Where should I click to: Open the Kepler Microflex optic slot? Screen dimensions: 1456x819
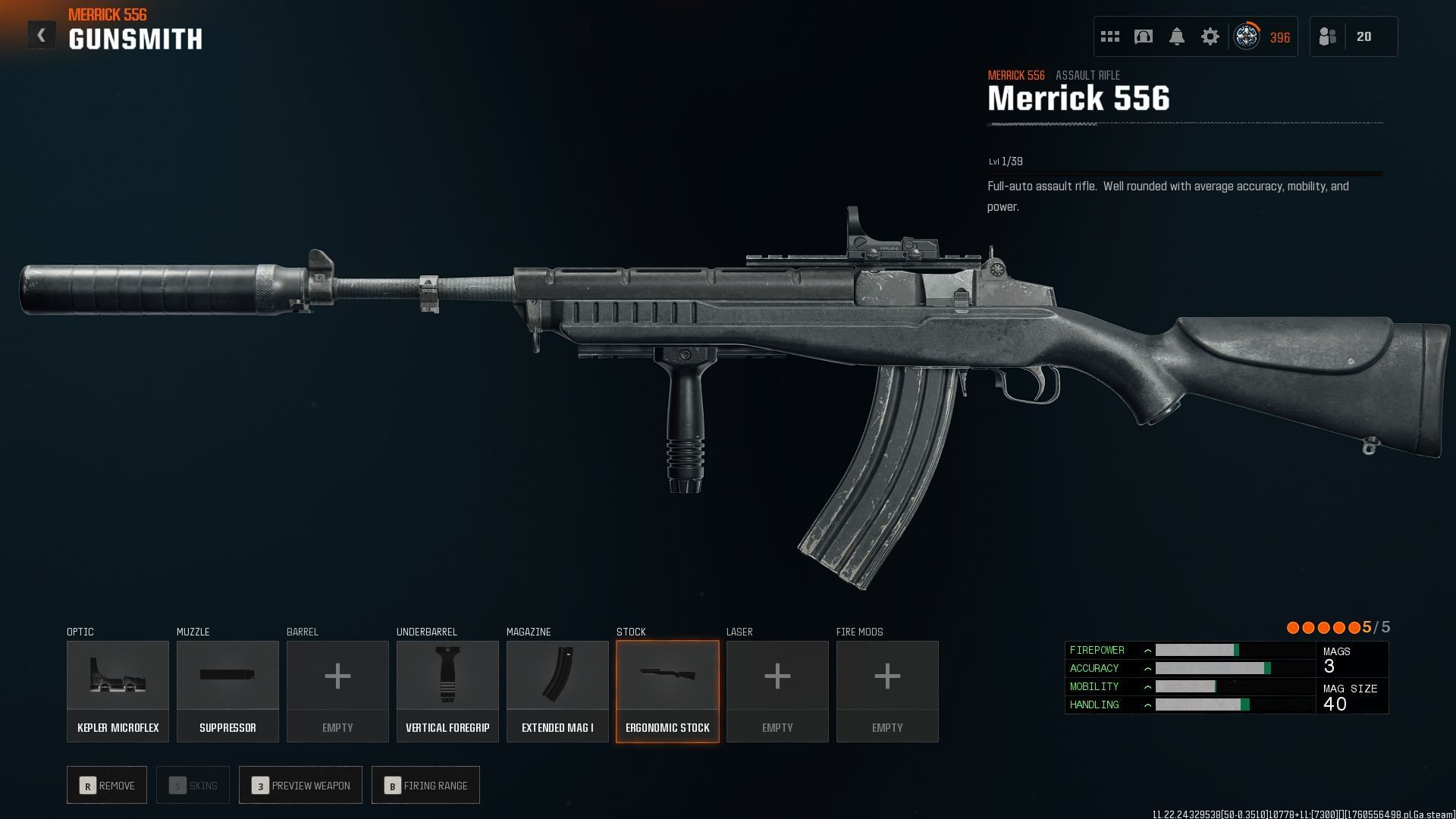(x=118, y=691)
